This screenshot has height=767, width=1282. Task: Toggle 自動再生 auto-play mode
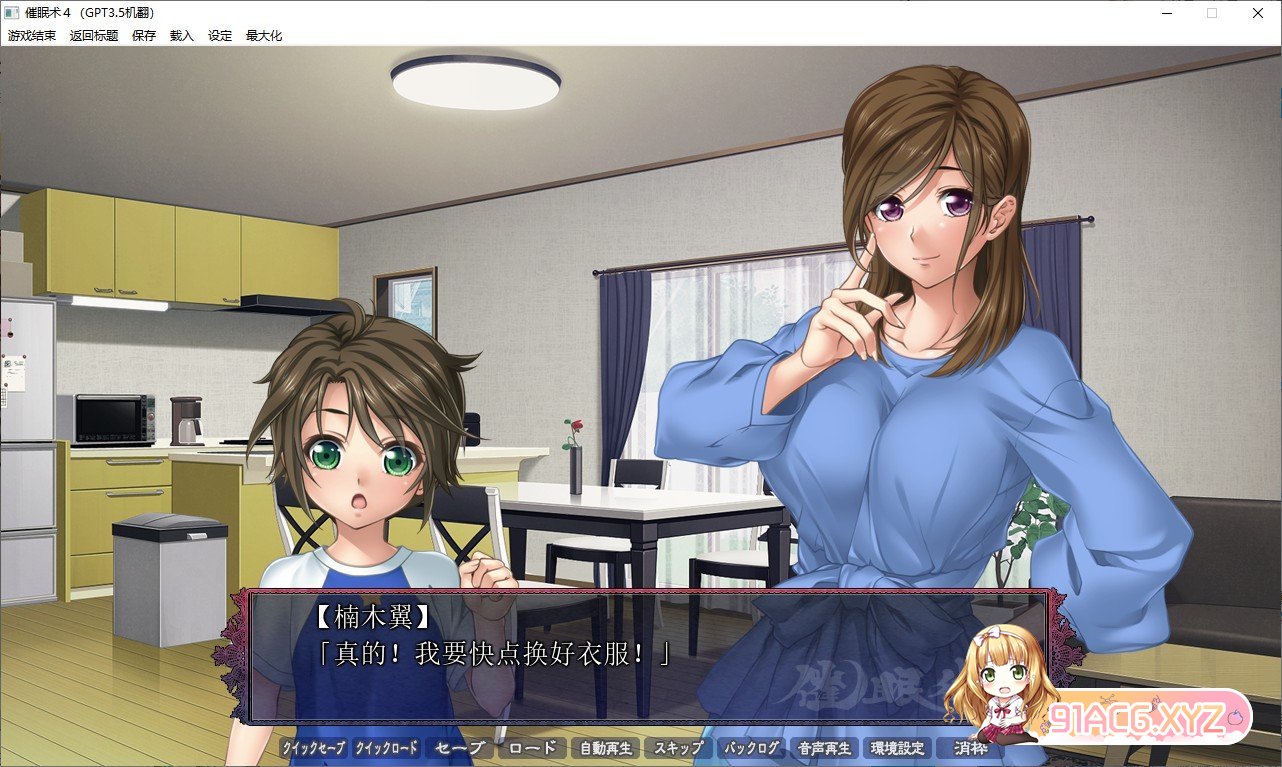605,748
